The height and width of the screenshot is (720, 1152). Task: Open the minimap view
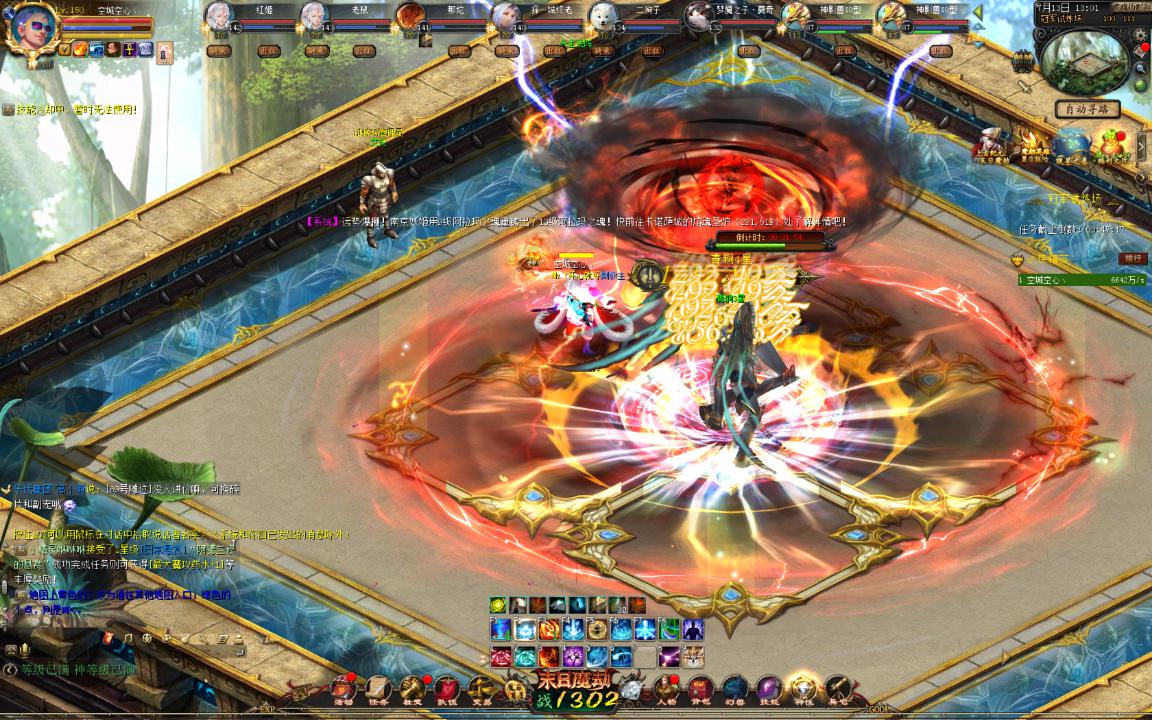pyautogui.click(x=1085, y=62)
